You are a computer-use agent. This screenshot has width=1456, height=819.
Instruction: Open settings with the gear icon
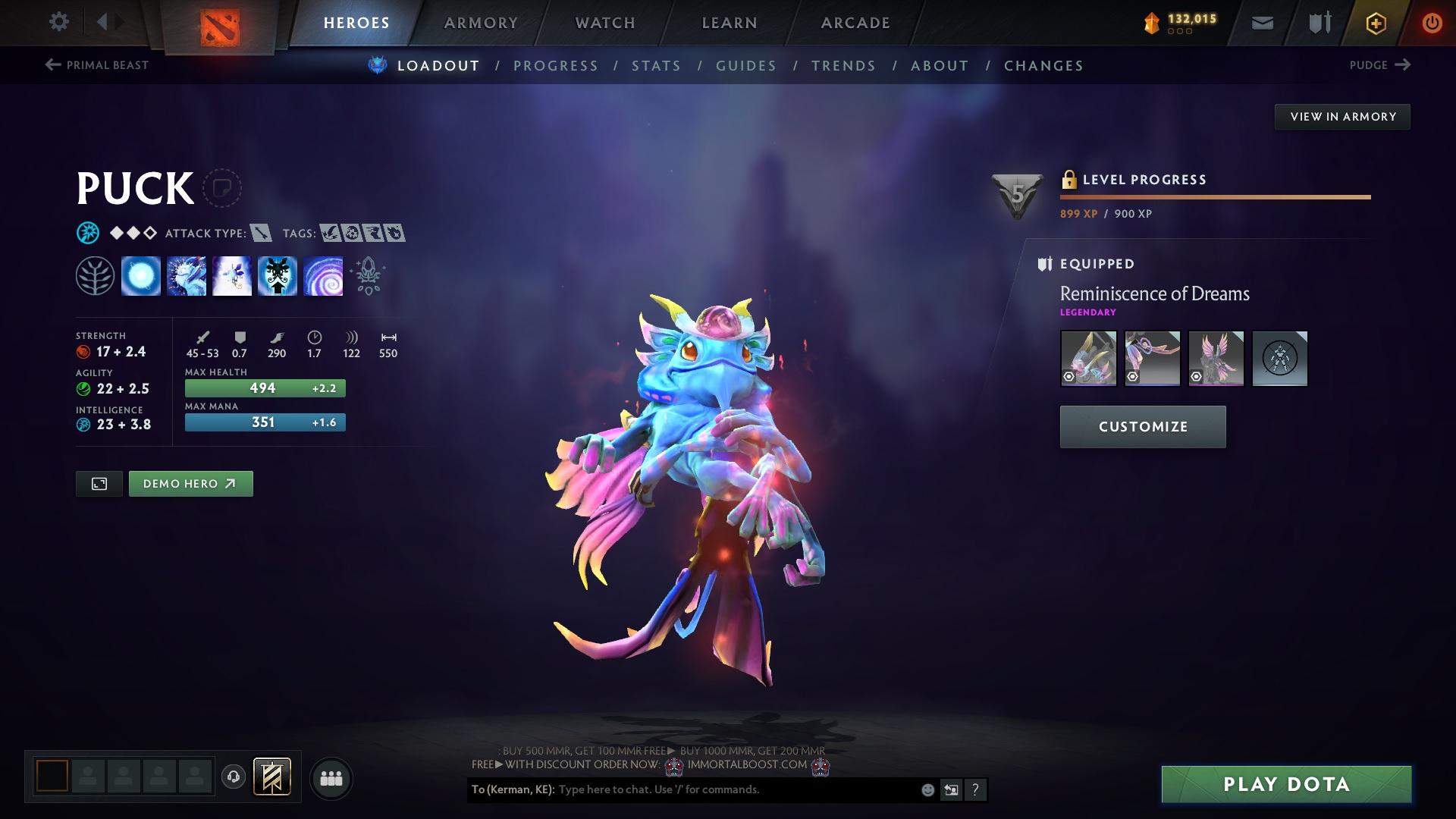pyautogui.click(x=58, y=22)
